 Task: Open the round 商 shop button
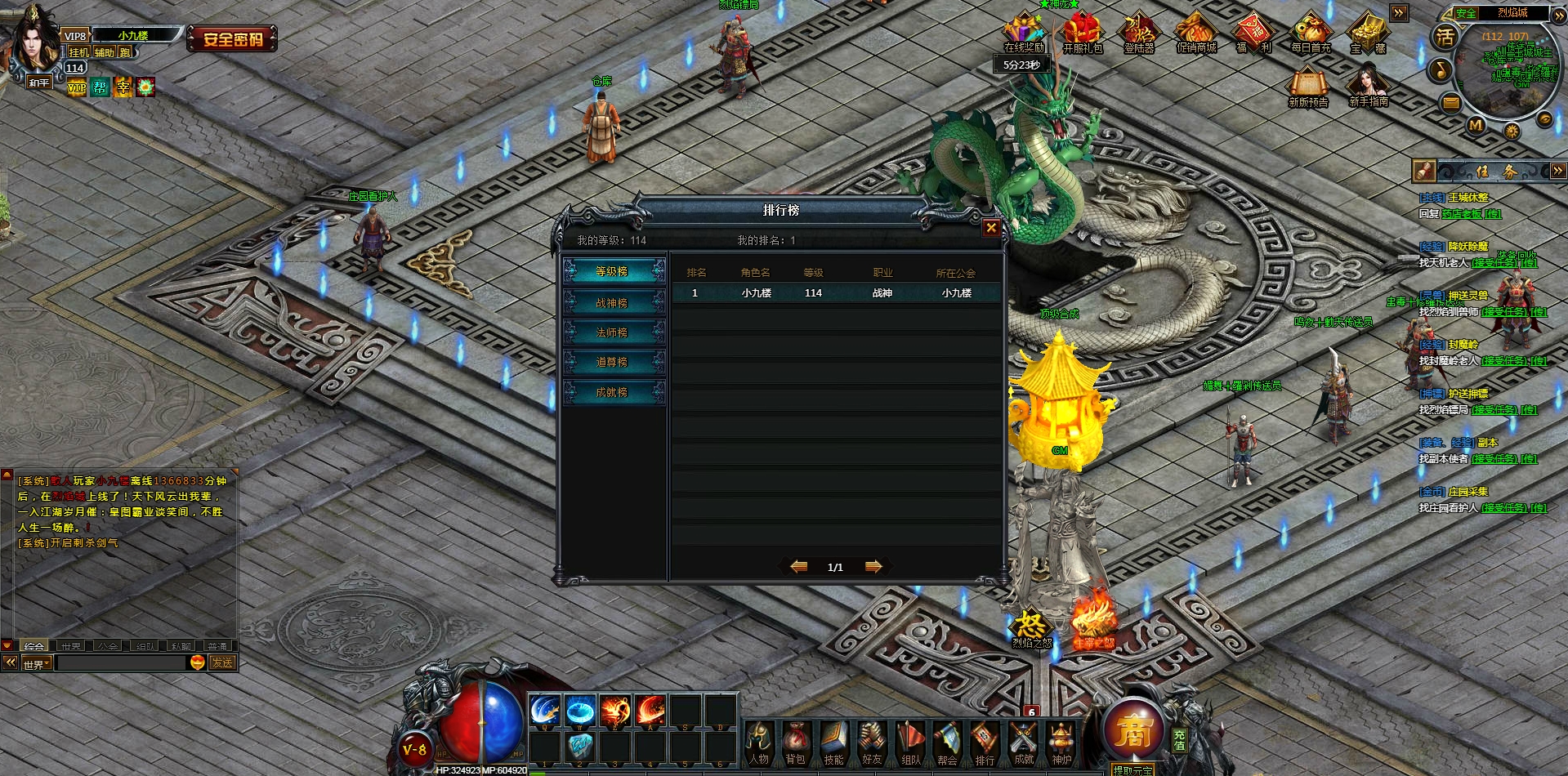tap(1132, 731)
